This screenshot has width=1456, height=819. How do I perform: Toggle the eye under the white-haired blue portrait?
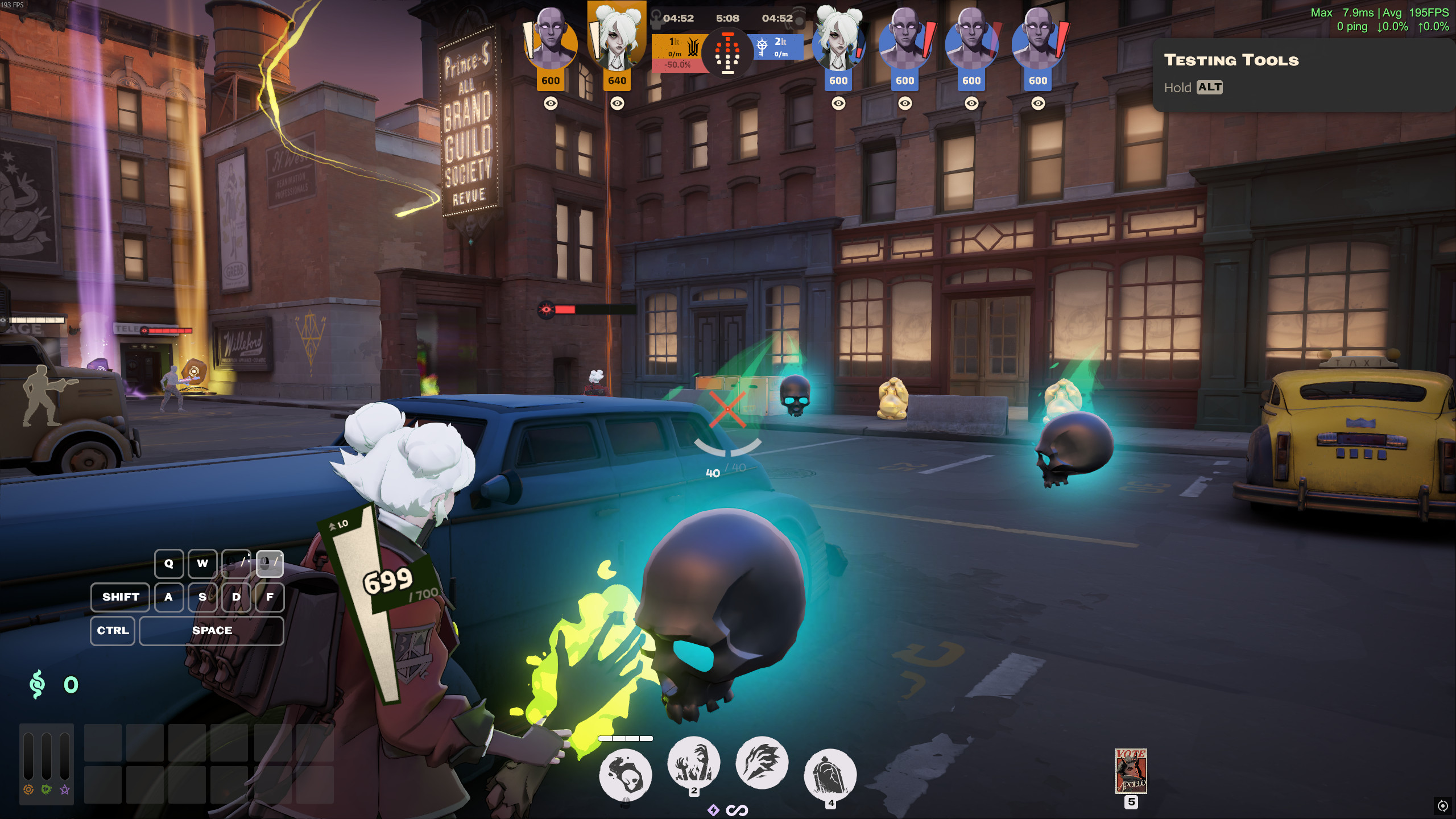coord(838,104)
